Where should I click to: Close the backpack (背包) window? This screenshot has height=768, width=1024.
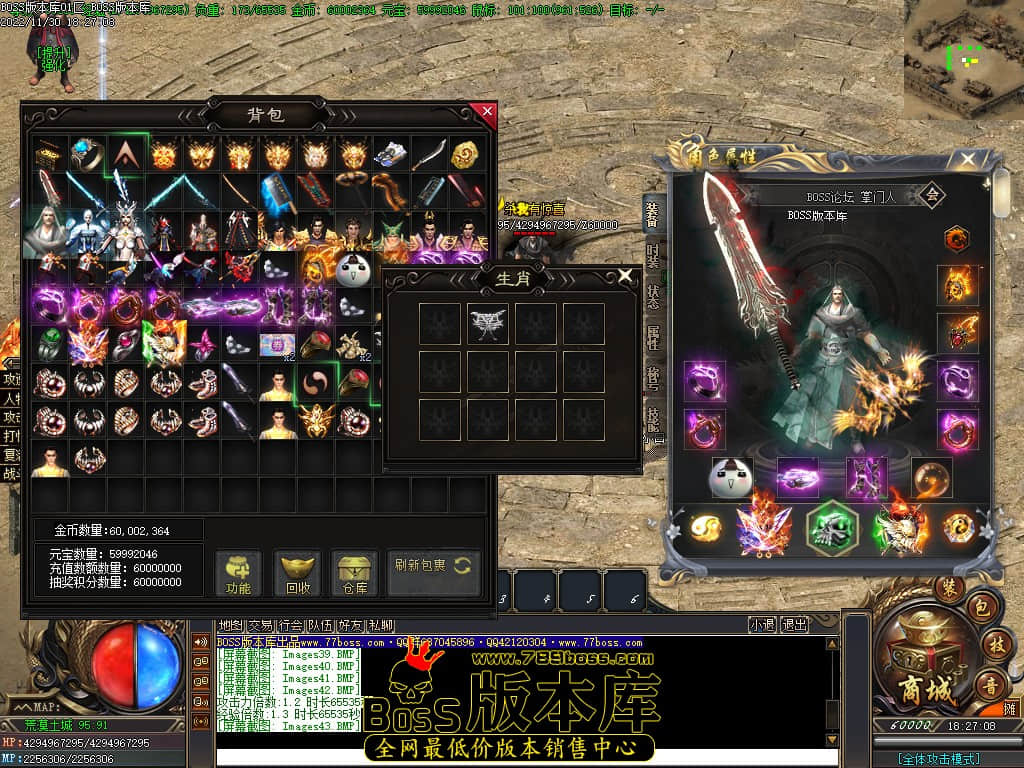point(487,111)
